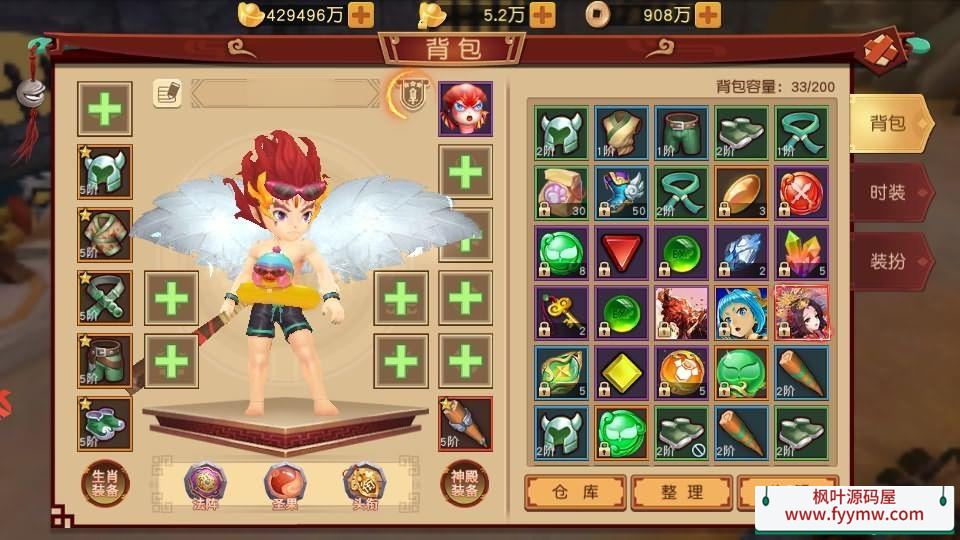
Task: Select the blue-haired character card
Action: point(741,312)
